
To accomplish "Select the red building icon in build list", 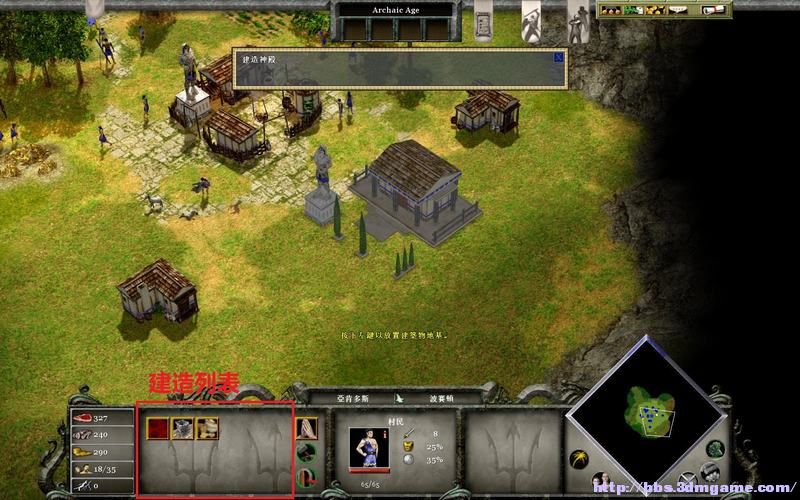I will (158, 429).
